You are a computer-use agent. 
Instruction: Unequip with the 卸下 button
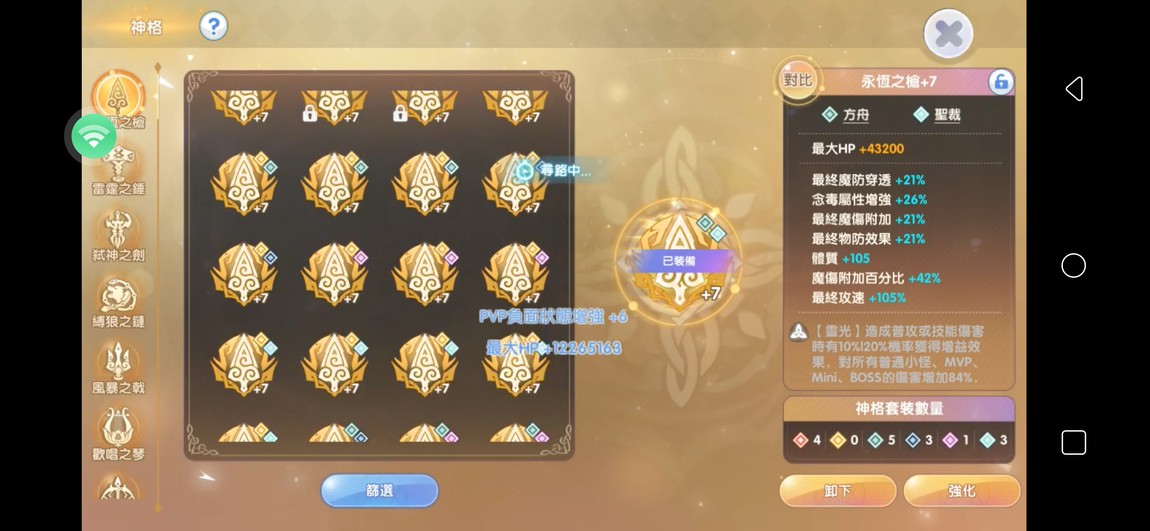pos(837,490)
